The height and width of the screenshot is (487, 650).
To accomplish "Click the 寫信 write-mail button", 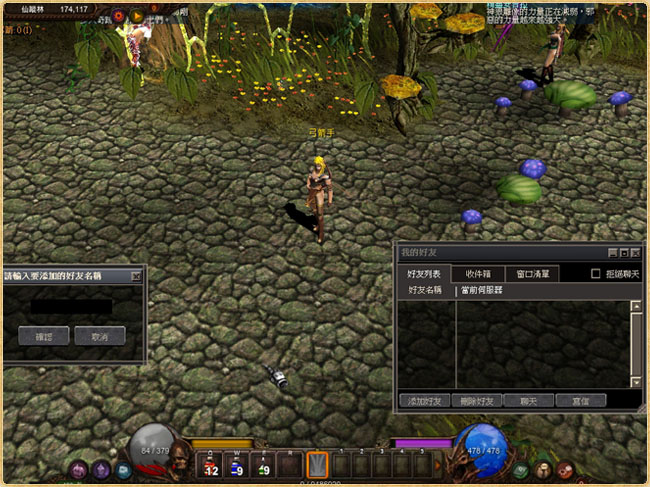I will tap(581, 400).
